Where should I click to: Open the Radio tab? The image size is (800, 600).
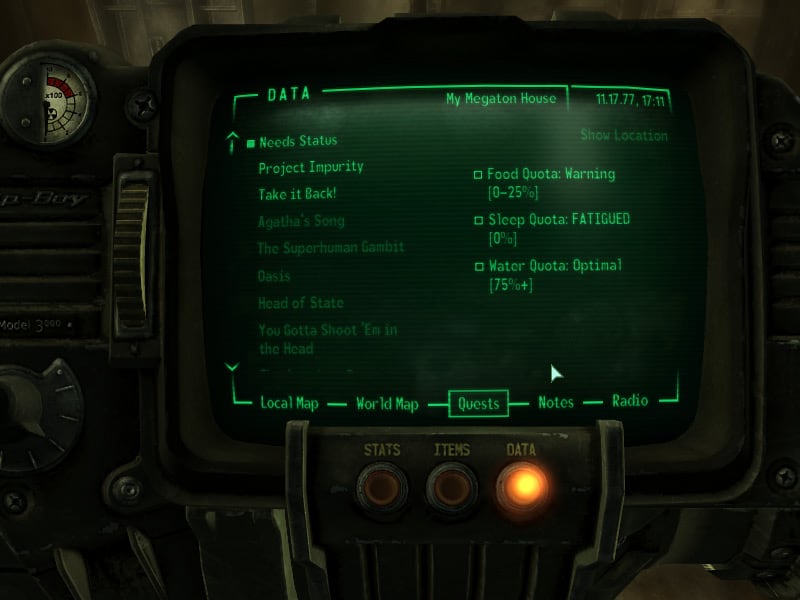tap(630, 401)
